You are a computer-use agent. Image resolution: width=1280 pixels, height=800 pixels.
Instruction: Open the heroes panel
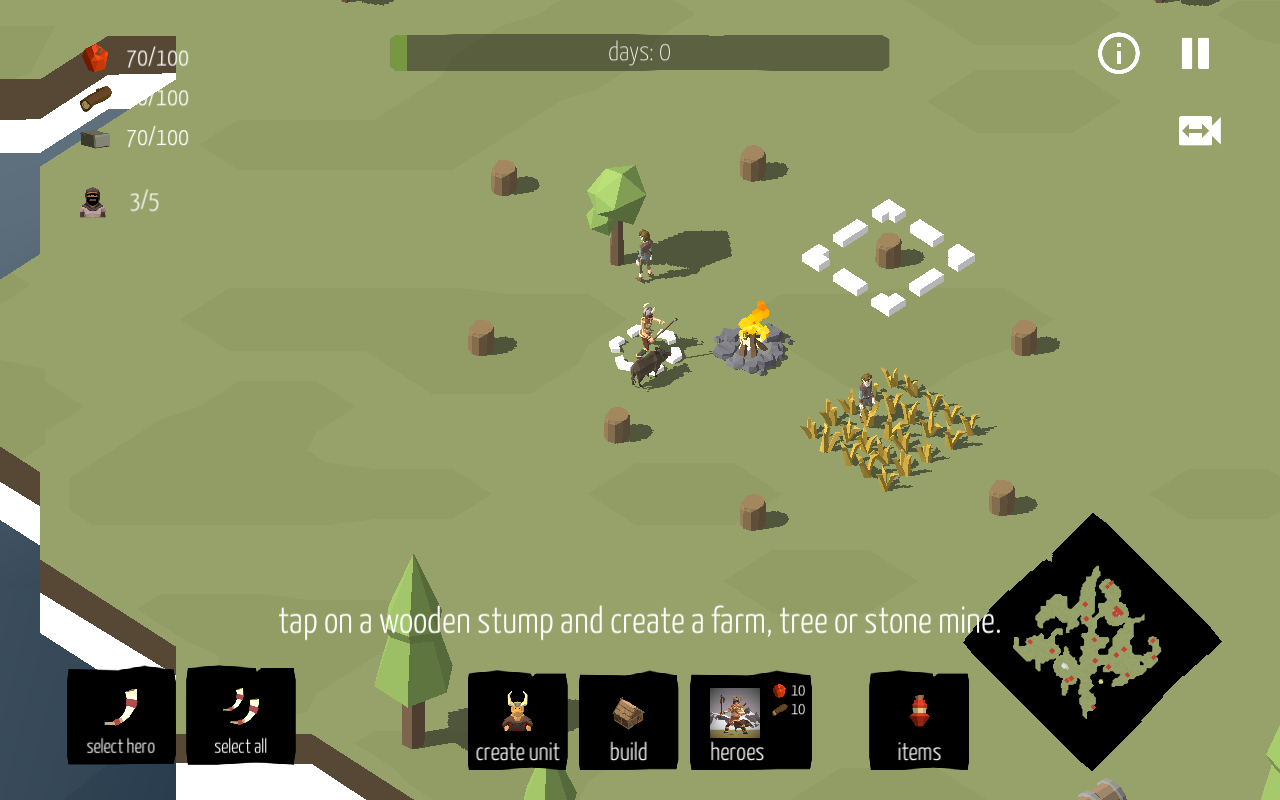[749, 721]
